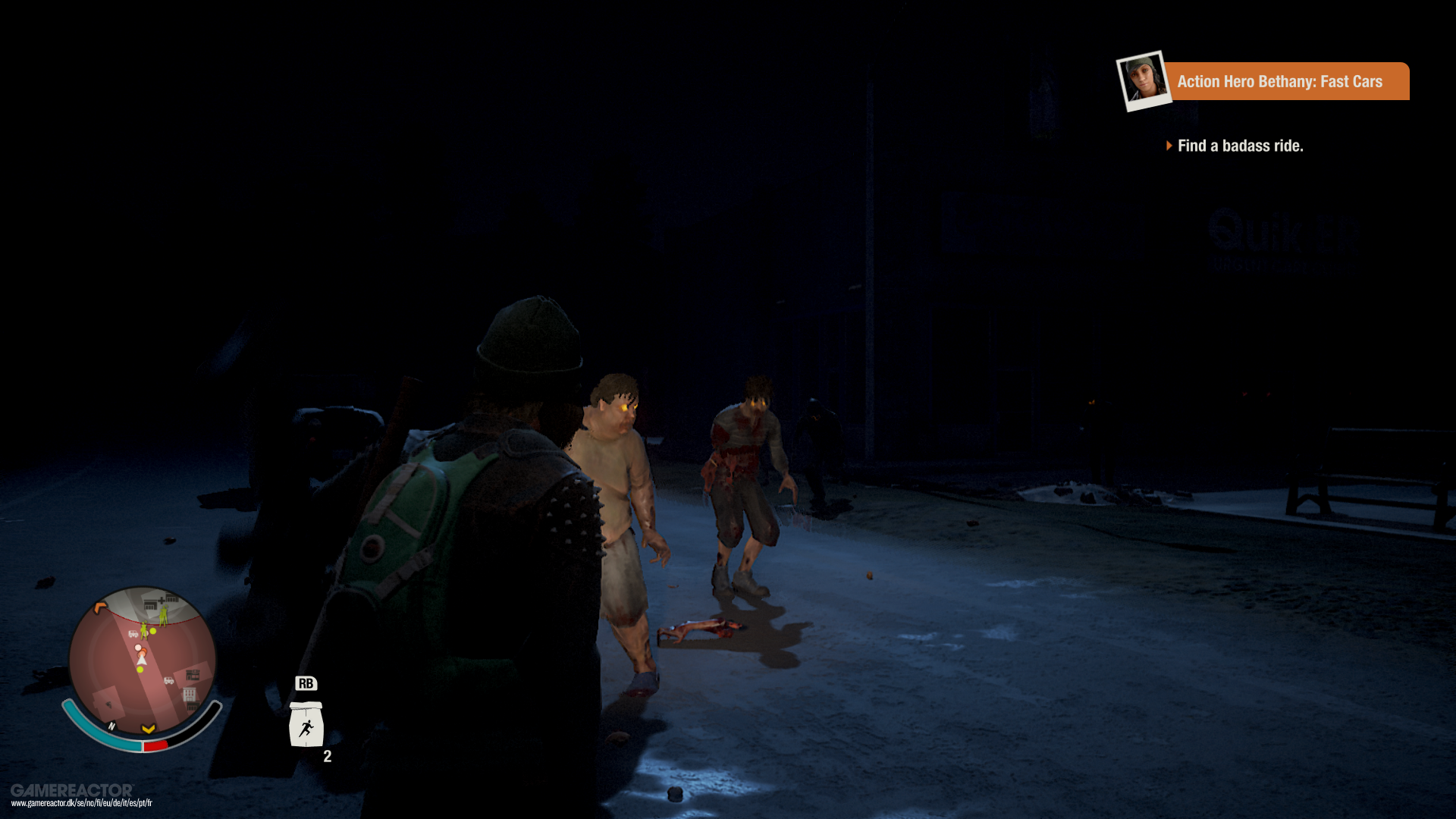Screen dimensions: 1456x819
Task: Click the red health segment of the status bar
Action: pos(155,744)
